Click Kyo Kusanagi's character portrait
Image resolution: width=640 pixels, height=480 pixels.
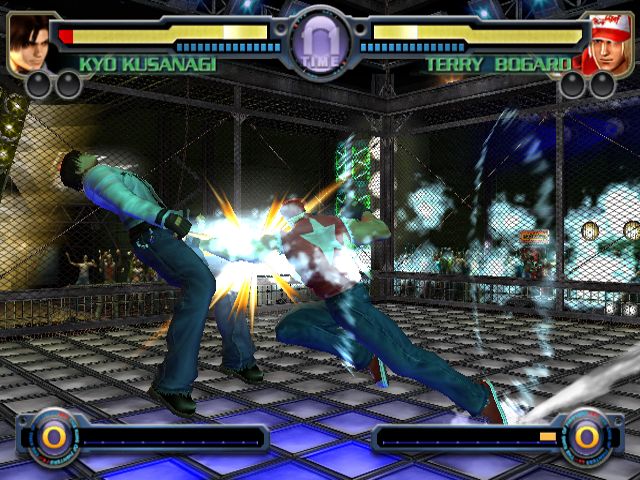(29, 42)
